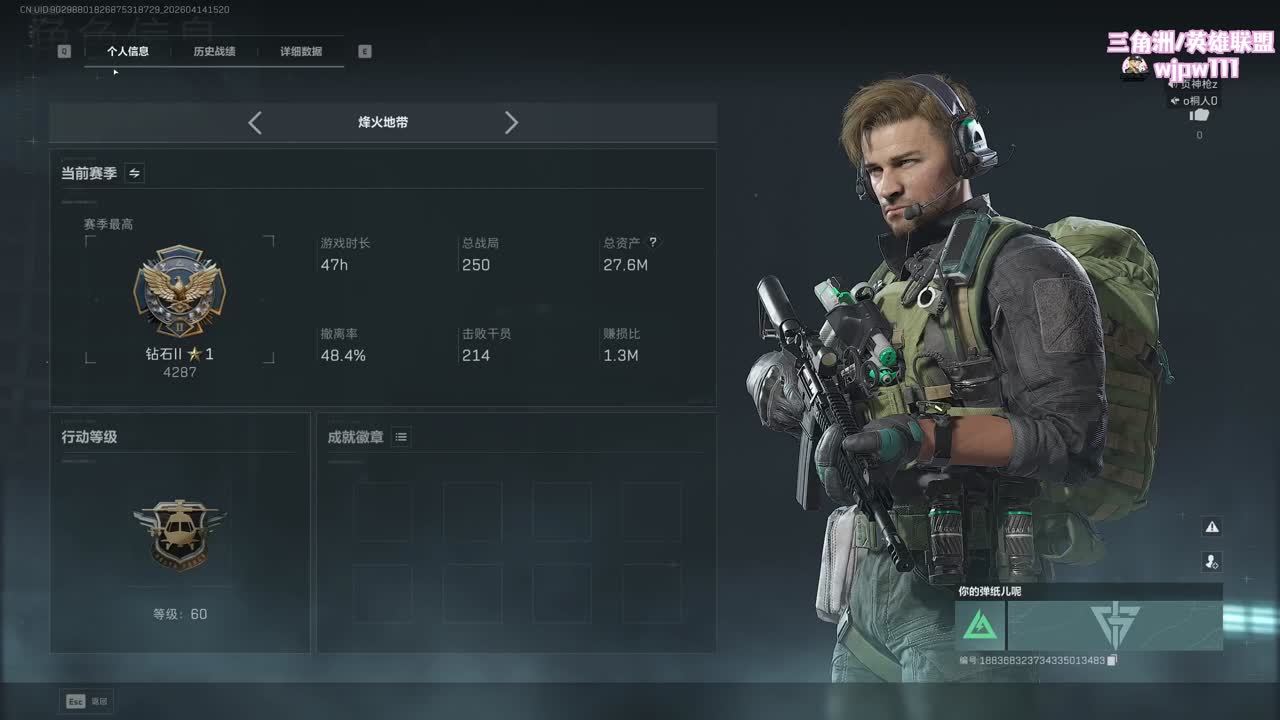Screen dimensions: 1280x720
Task: Report player via the warning triangle icon
Action: click(x=1212, y=527)
